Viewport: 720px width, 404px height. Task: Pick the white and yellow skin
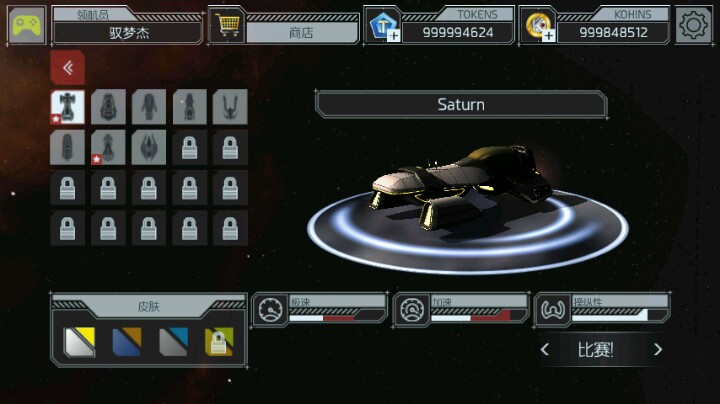(x=79, y=342)
